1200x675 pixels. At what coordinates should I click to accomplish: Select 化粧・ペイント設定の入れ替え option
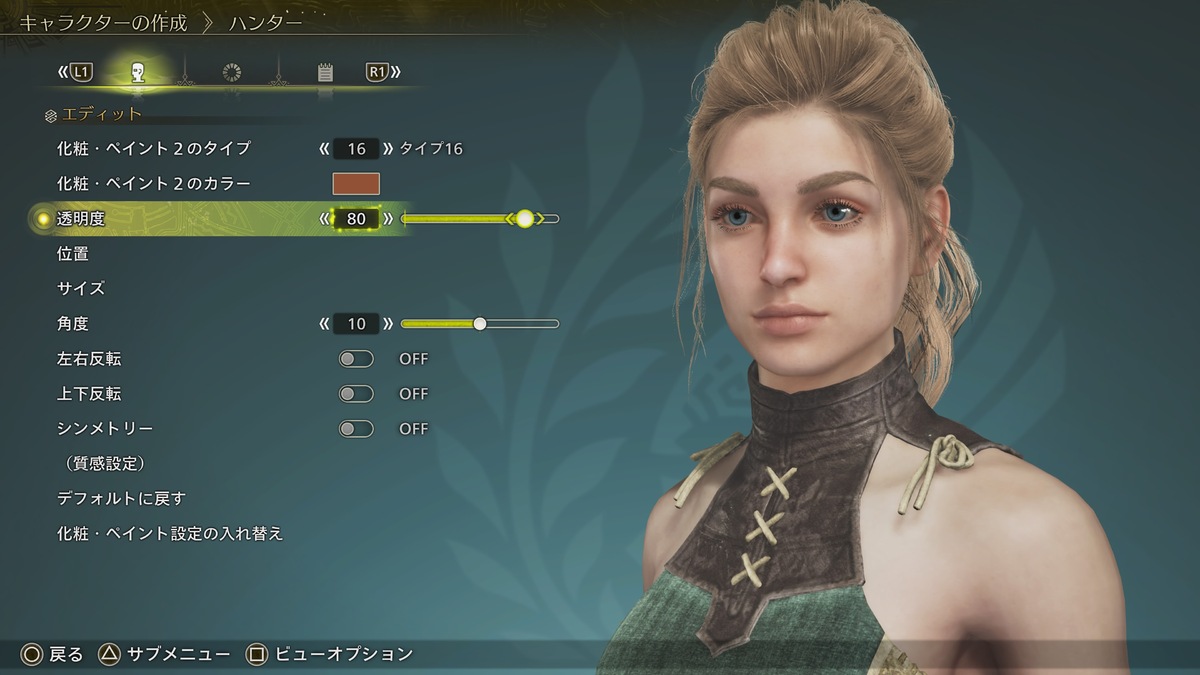(171, 534)
